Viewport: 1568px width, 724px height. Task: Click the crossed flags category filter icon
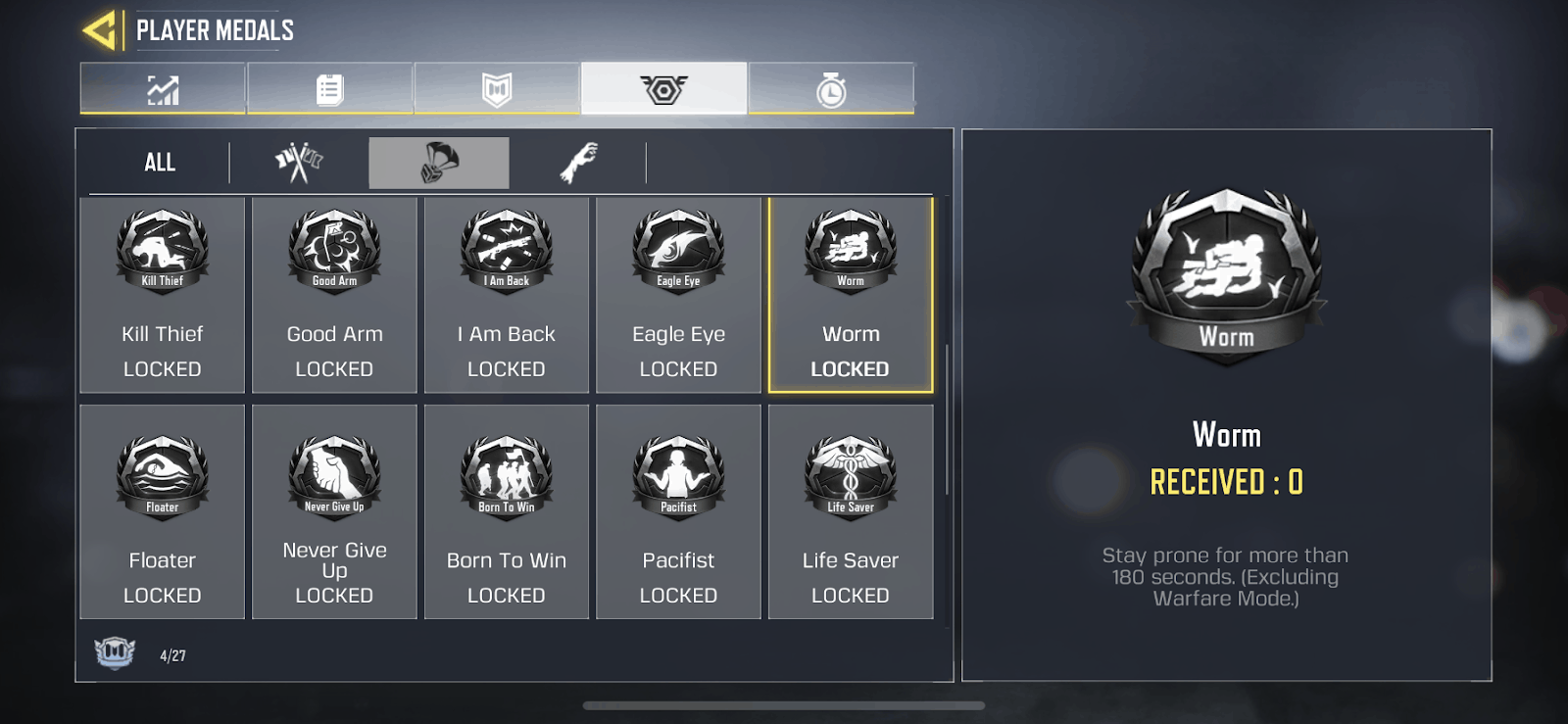299,160
